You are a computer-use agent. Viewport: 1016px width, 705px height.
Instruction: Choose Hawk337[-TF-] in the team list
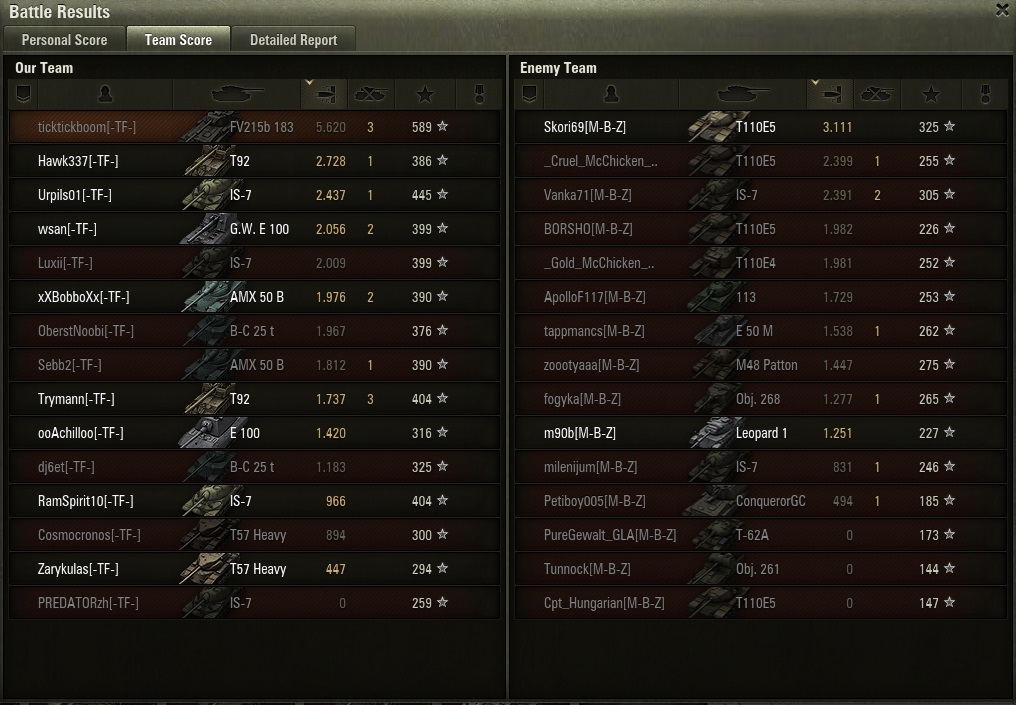coord(78,161)
